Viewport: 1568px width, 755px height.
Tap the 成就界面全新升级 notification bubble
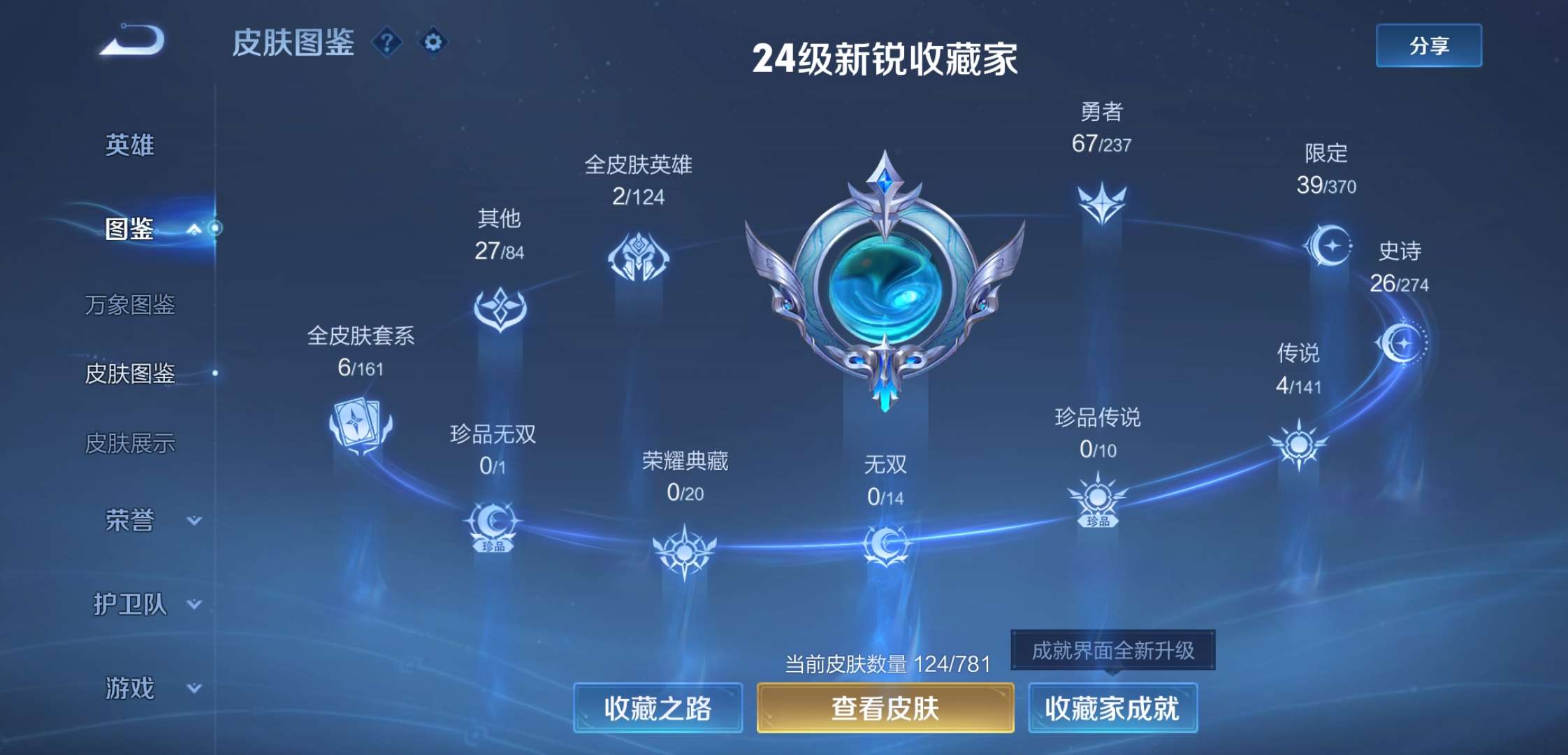pos(1112,650)
